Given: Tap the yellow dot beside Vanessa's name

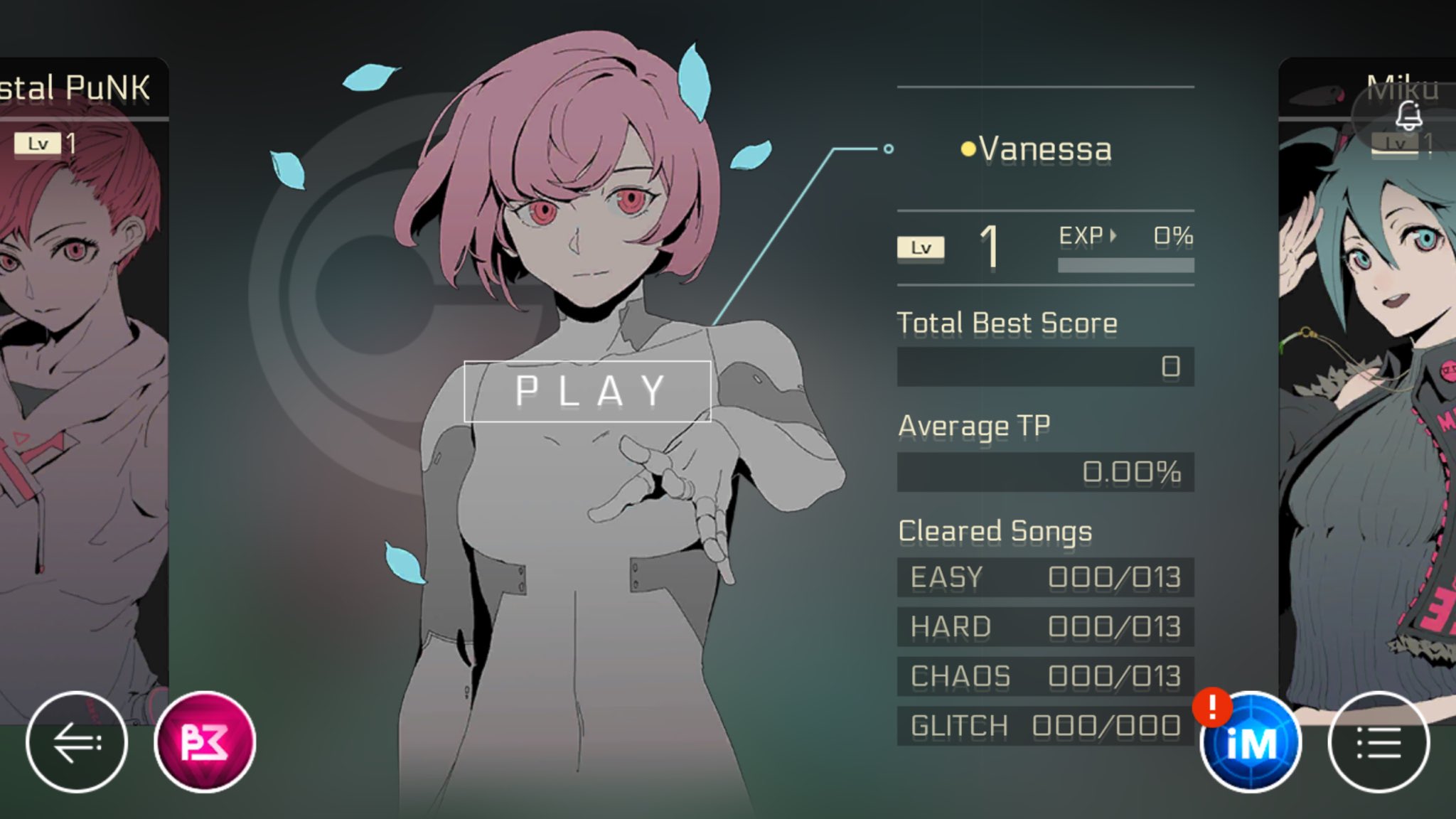Looking at the screenshot, I should point(968,148).
